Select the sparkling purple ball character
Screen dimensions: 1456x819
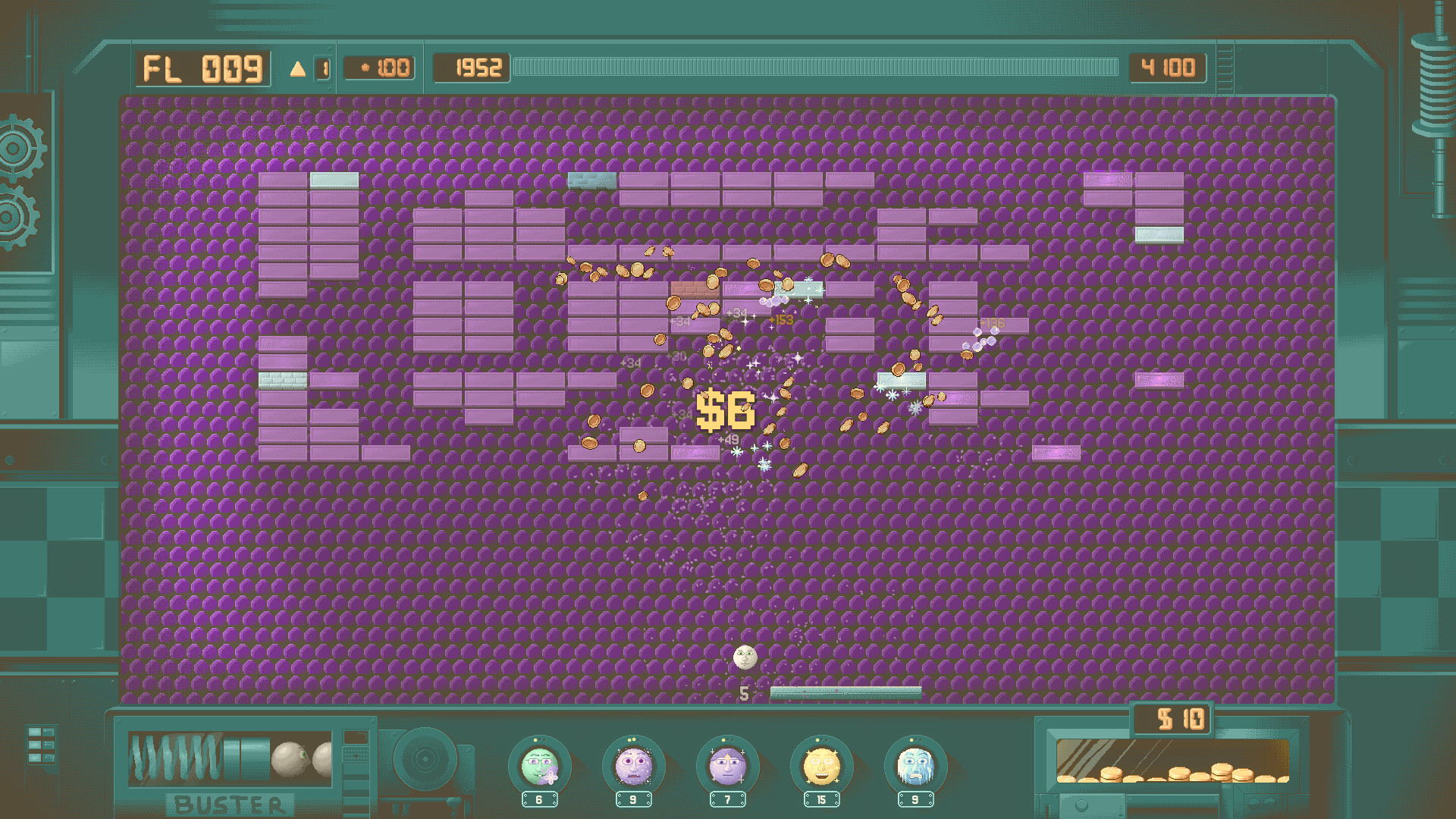[x=632, y=768]
